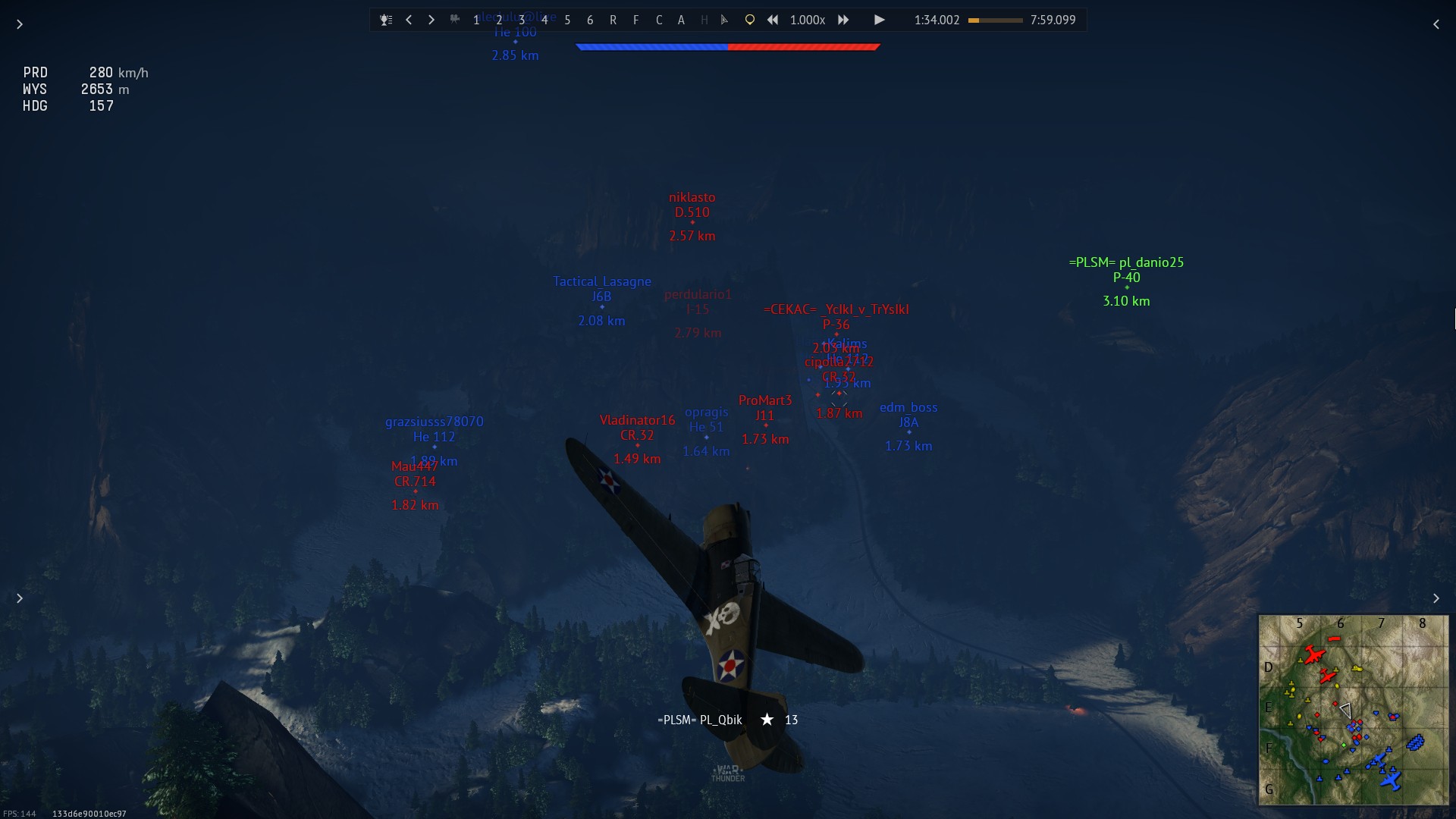Expand the top-left side panel arrow

pyautogui.click(x=20, y=24)
